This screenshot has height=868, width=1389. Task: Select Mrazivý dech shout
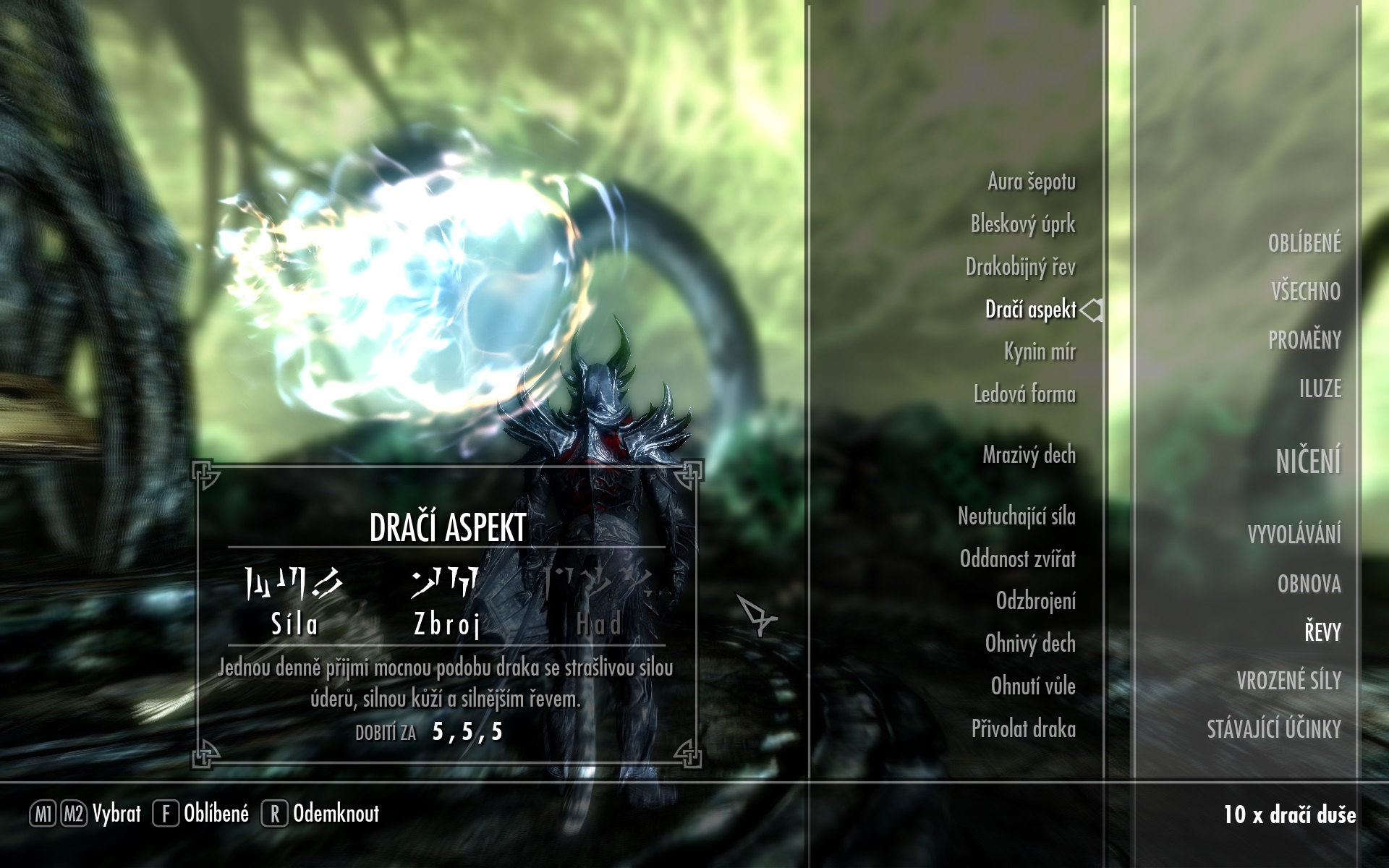pyautogui.click(x=1029, y=455)
